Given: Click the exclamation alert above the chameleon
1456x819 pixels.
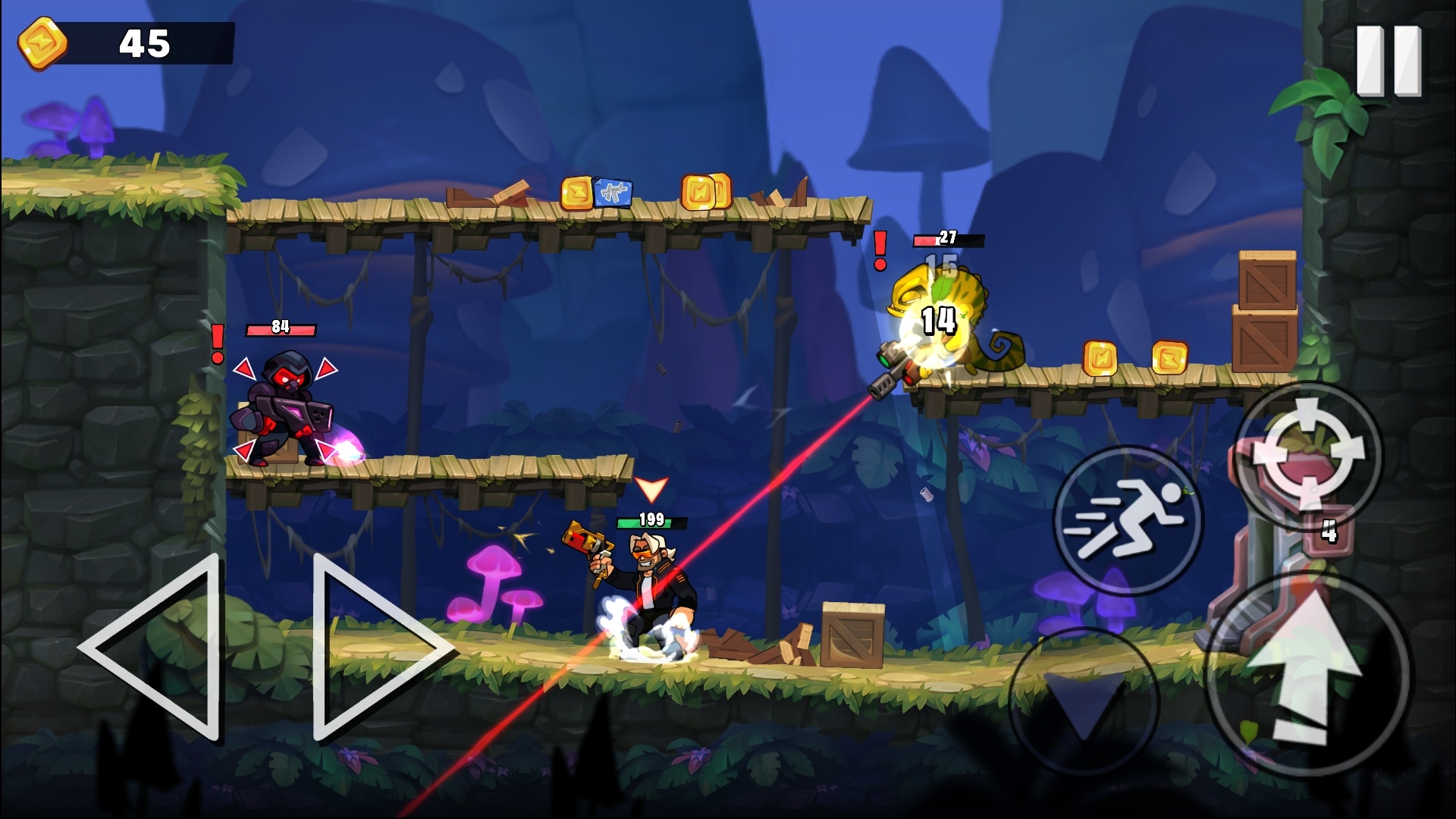Looking at the screenshot, I should tap(878, 250).
